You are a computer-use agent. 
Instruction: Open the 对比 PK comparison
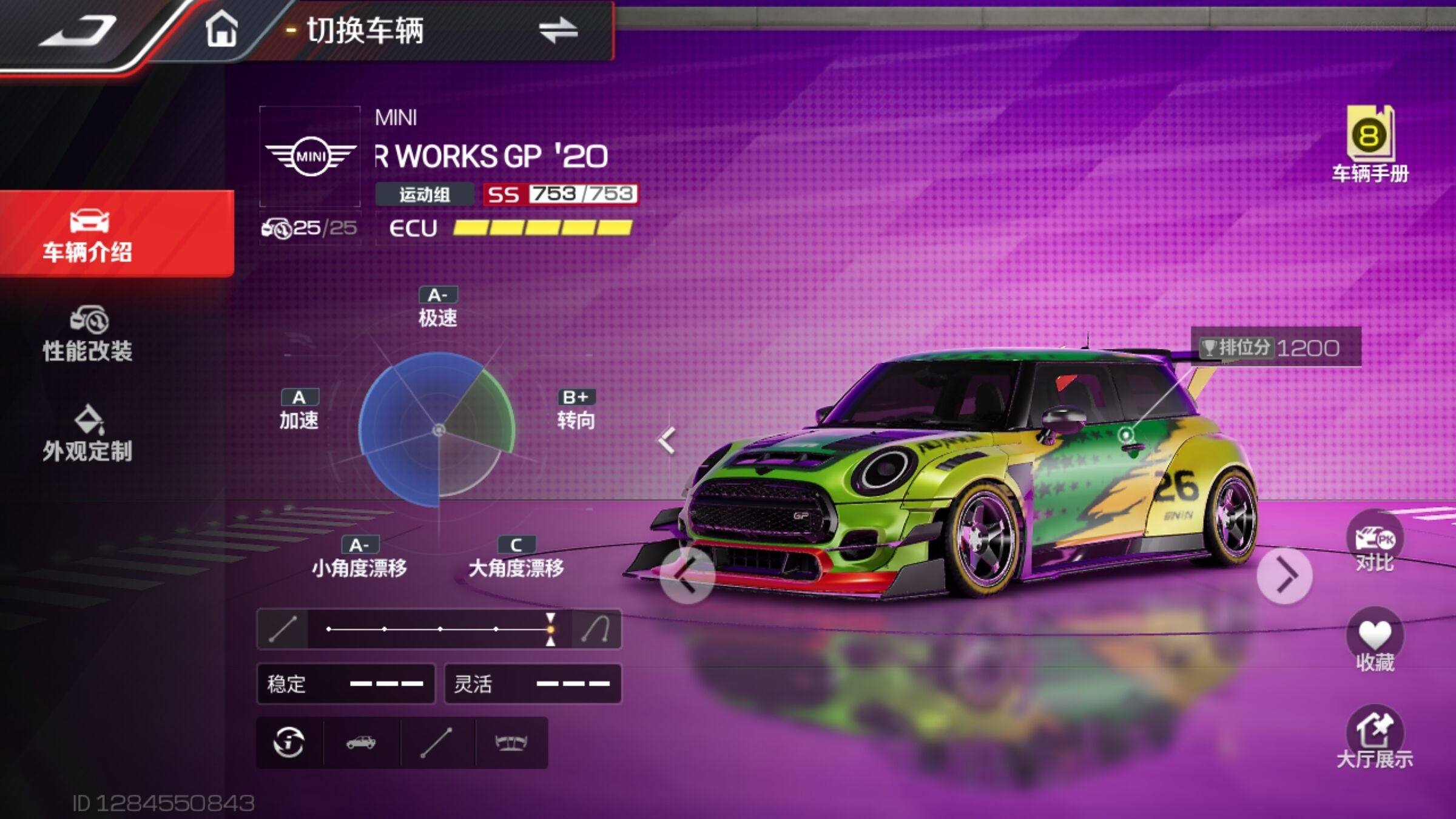1375,544
